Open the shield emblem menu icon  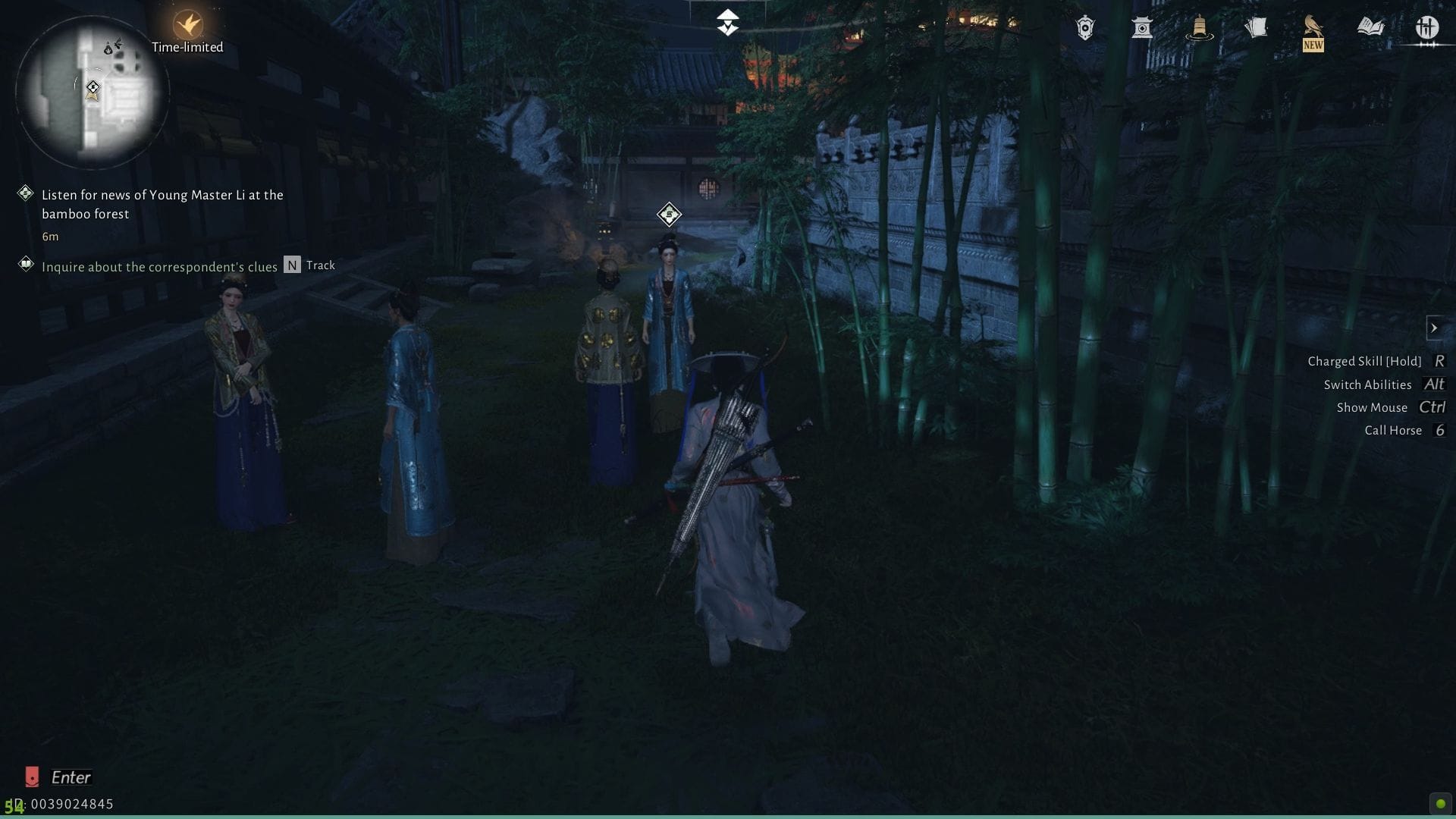pyautogui.click(x=1084, y=27)
